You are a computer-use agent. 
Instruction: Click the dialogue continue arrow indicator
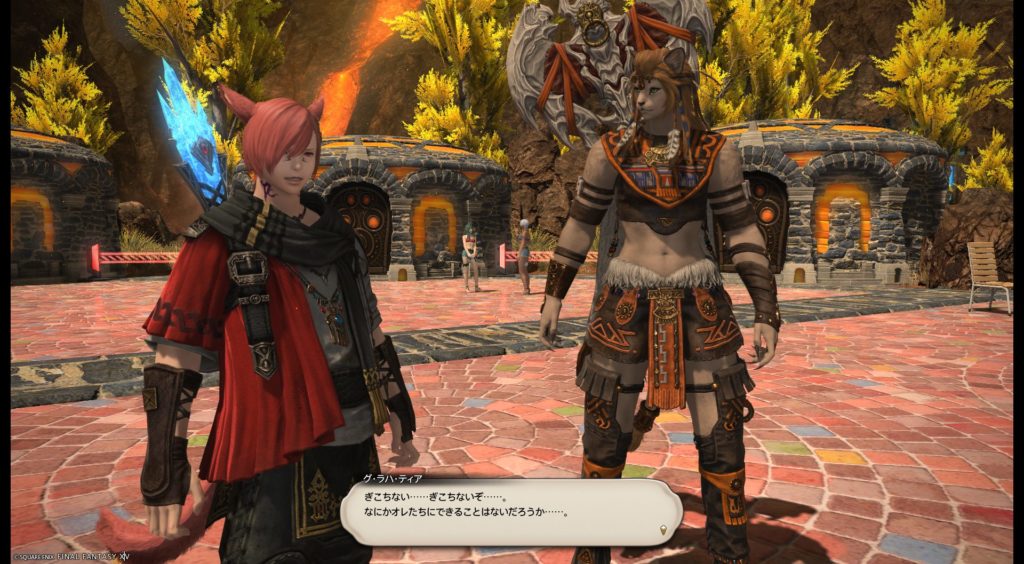[x=662, y=529]
